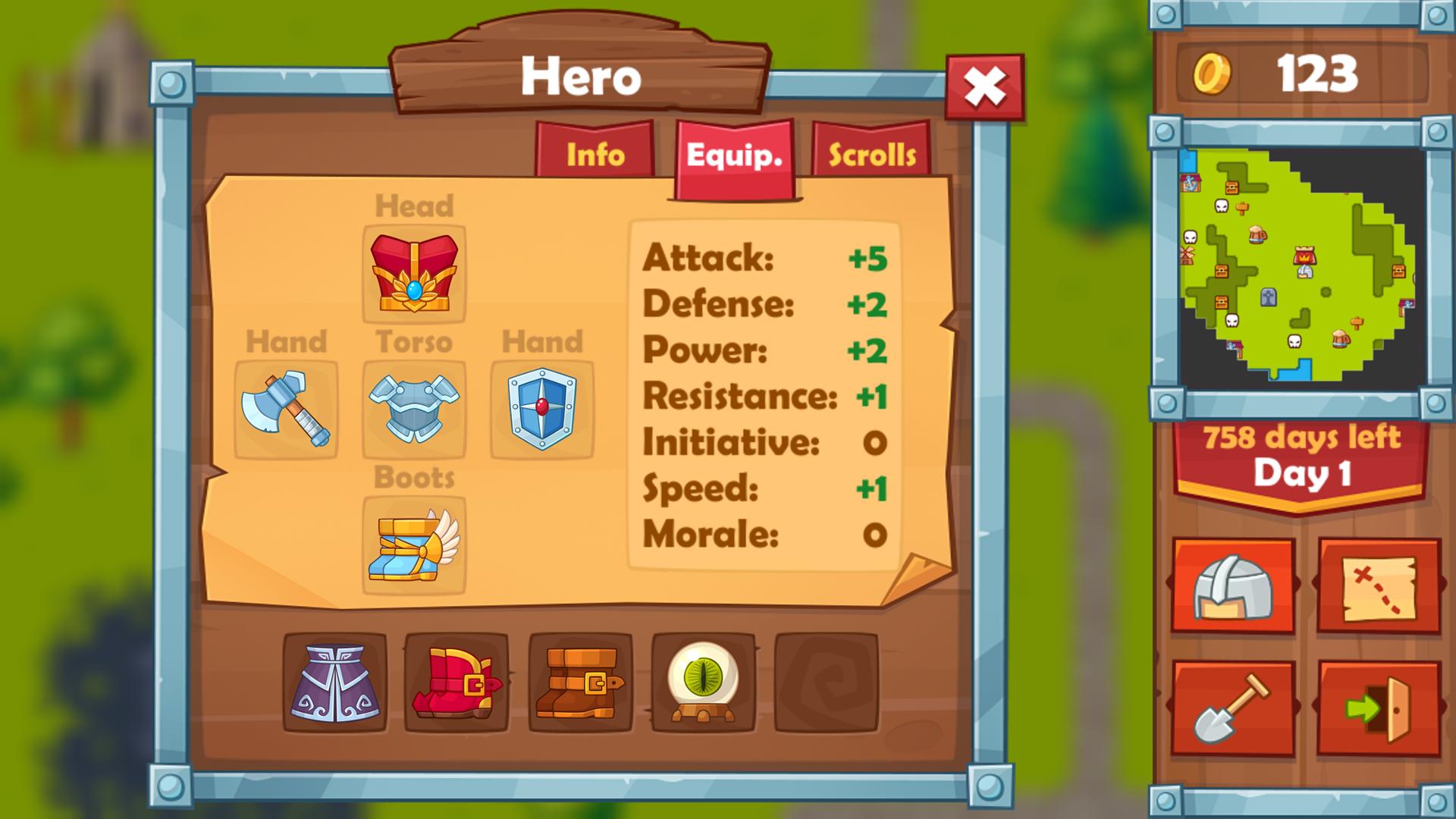Viewport: 1456px width, 819px height.
Task: Select the winged golden boots in Boots slot
Action: coord(413,546)
